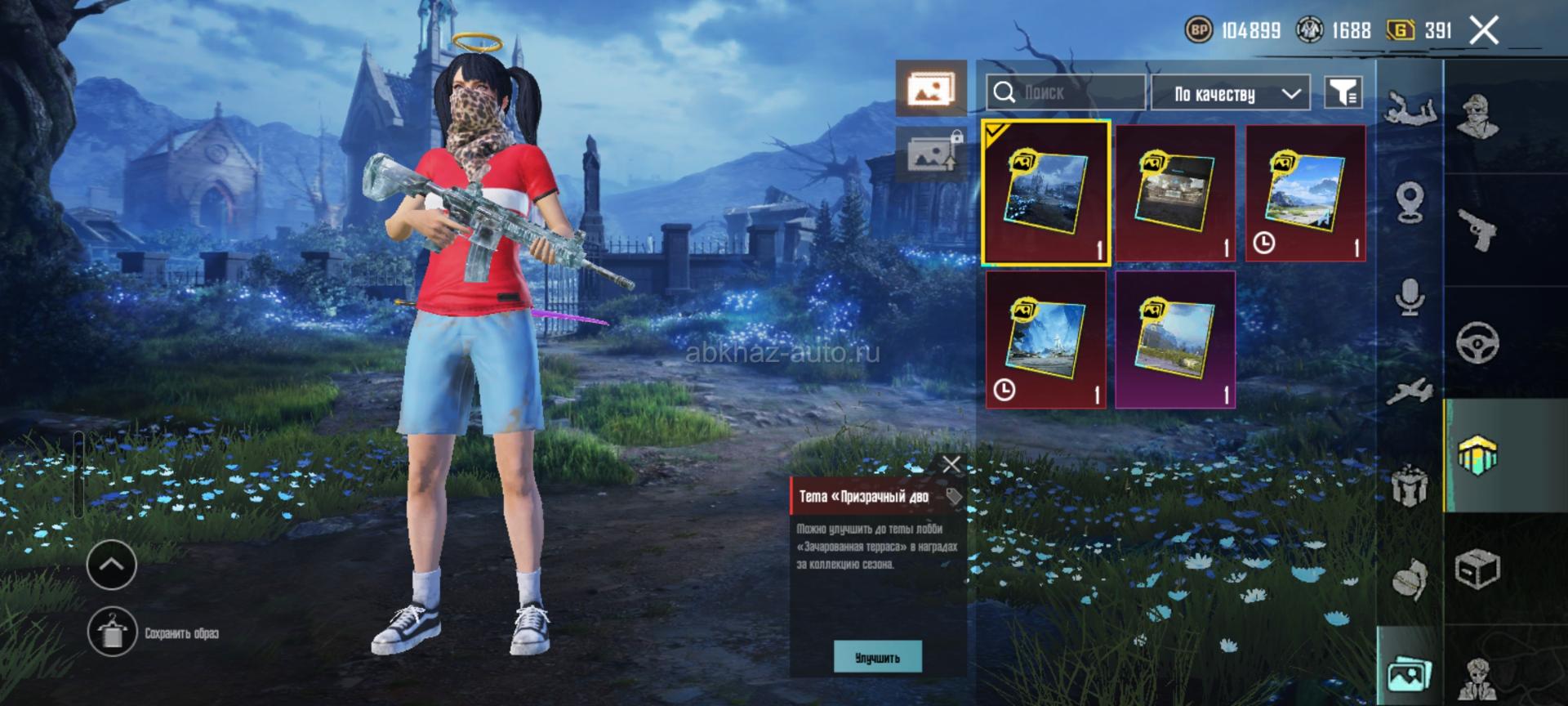Switch to the lobby themes picture tab
Image resolution: width=1568 pixels, height=706 pixels.
[x=931, y=87]
